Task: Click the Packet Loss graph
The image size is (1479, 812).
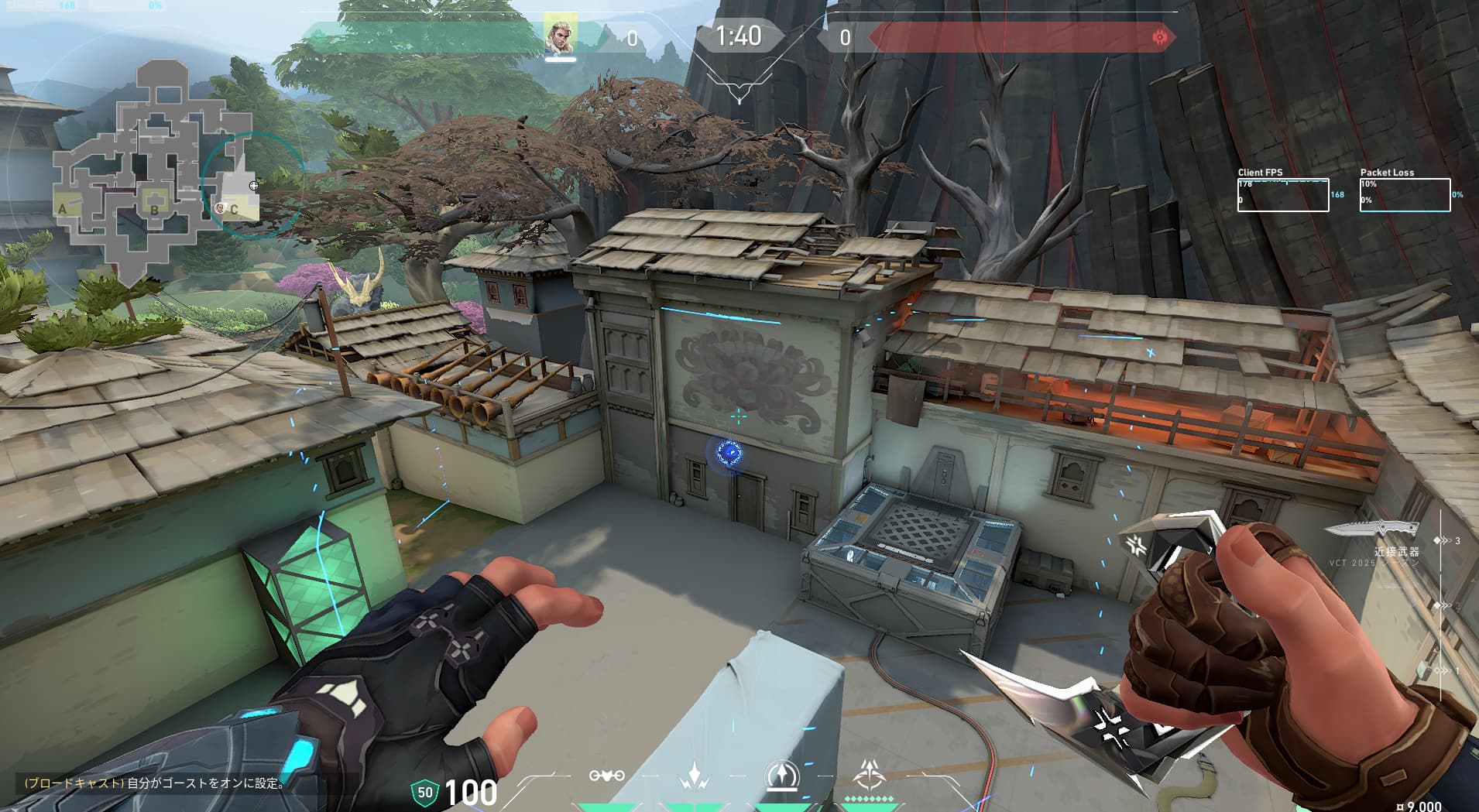Action: (1405, 195)
